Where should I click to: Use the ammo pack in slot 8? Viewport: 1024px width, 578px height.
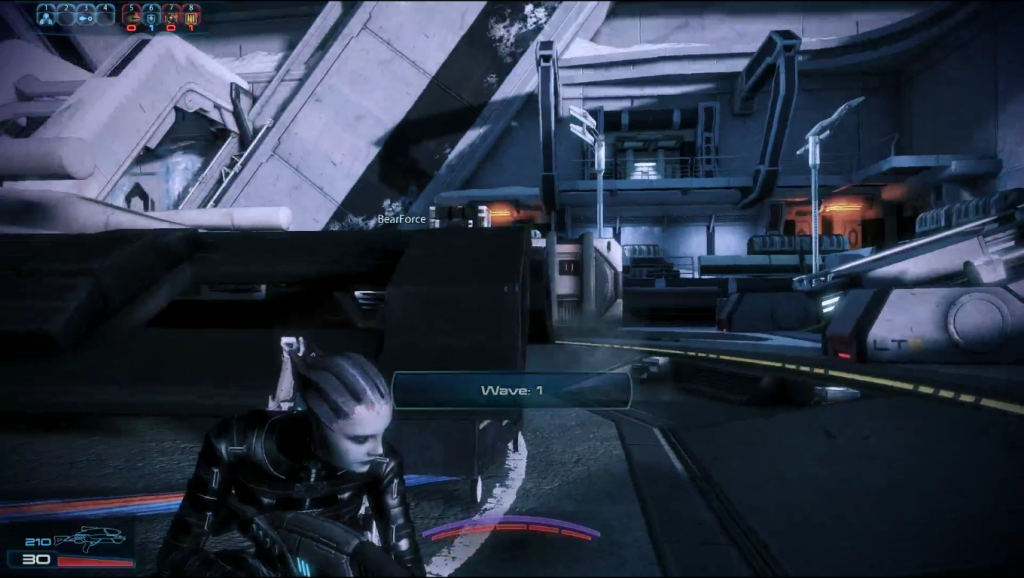coord(191,16)
